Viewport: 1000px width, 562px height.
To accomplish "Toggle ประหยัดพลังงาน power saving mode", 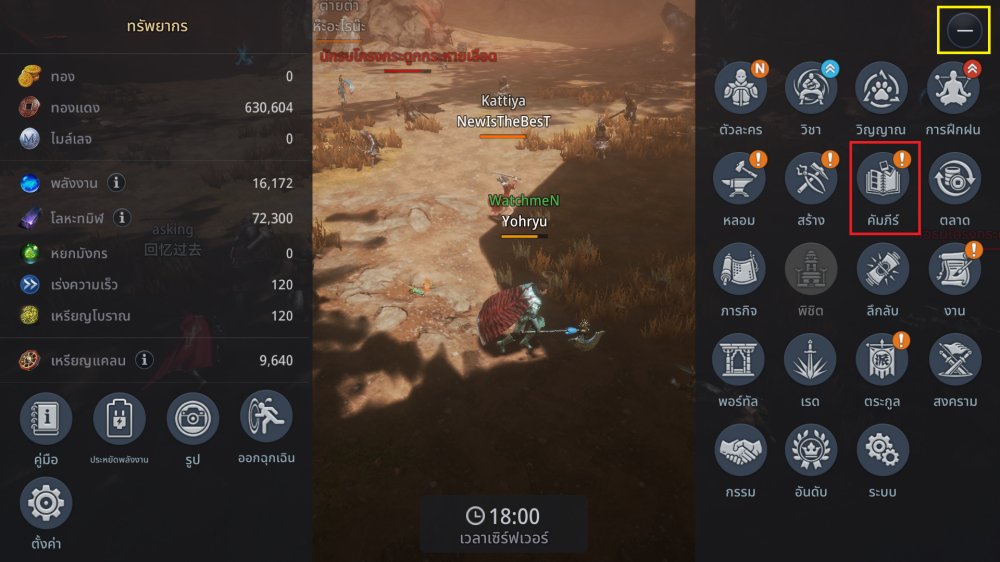I will (120, 418).
